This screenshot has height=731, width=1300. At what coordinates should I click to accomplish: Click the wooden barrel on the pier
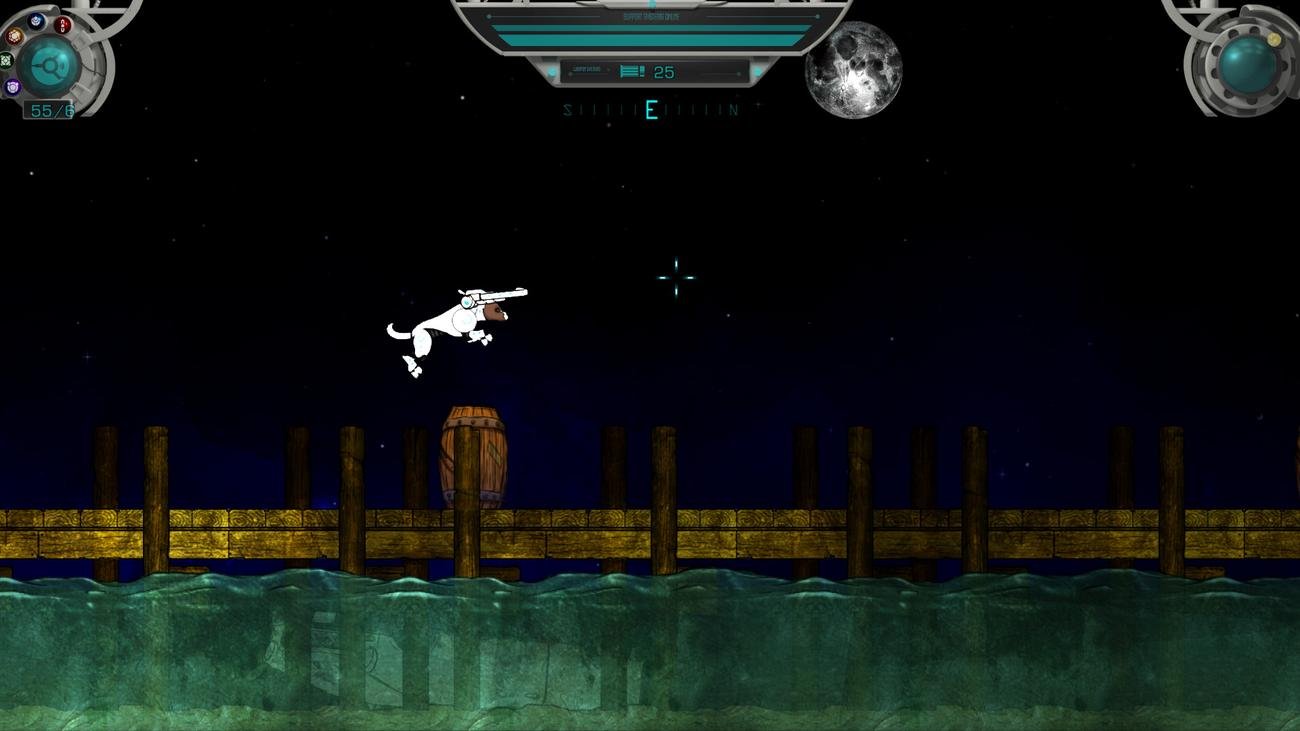[x=473, y=455]
